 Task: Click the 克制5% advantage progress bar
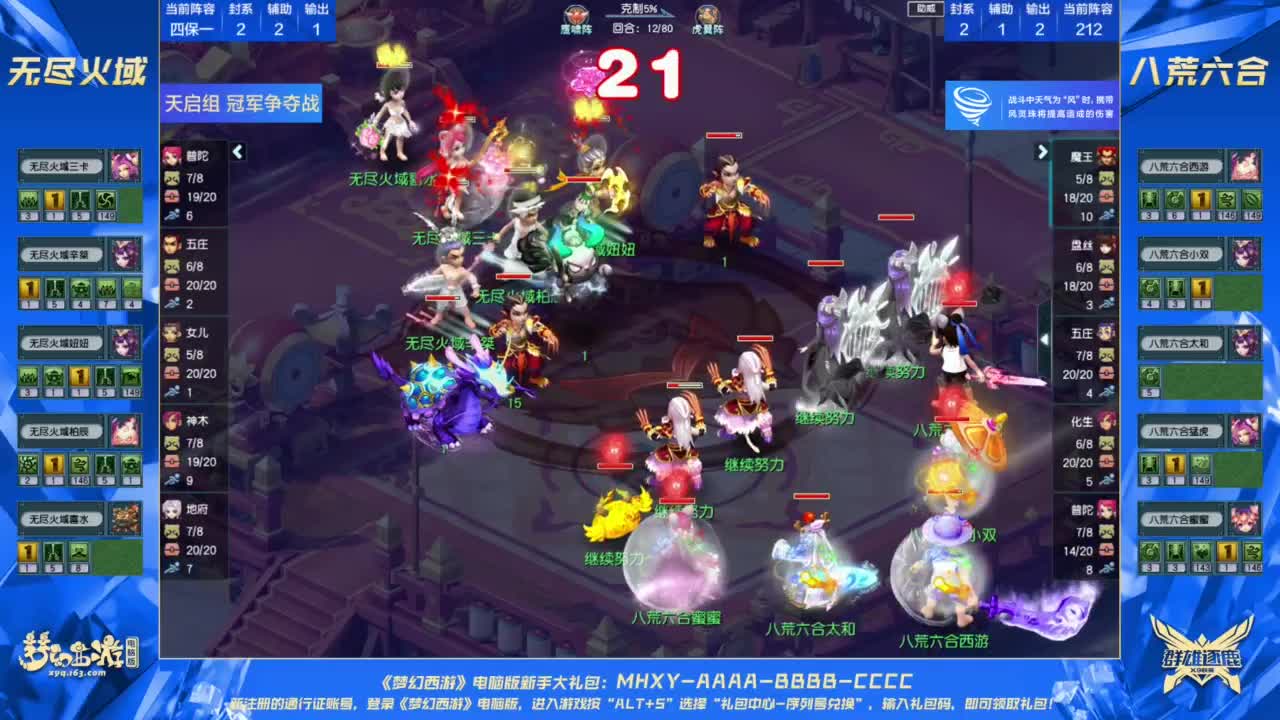(640, 16)
